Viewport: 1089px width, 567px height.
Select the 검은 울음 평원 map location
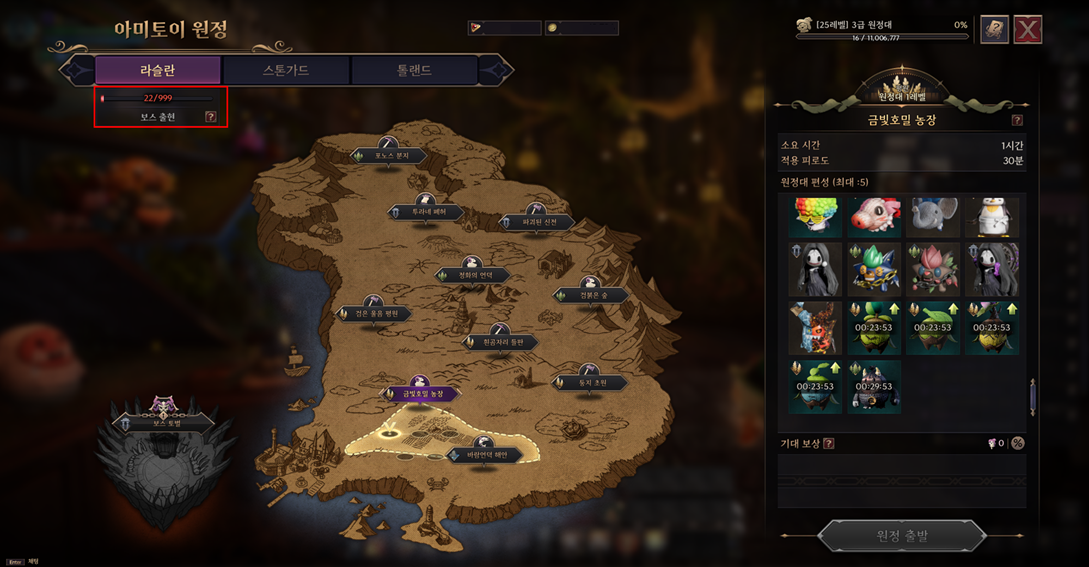tap(374, 313)
